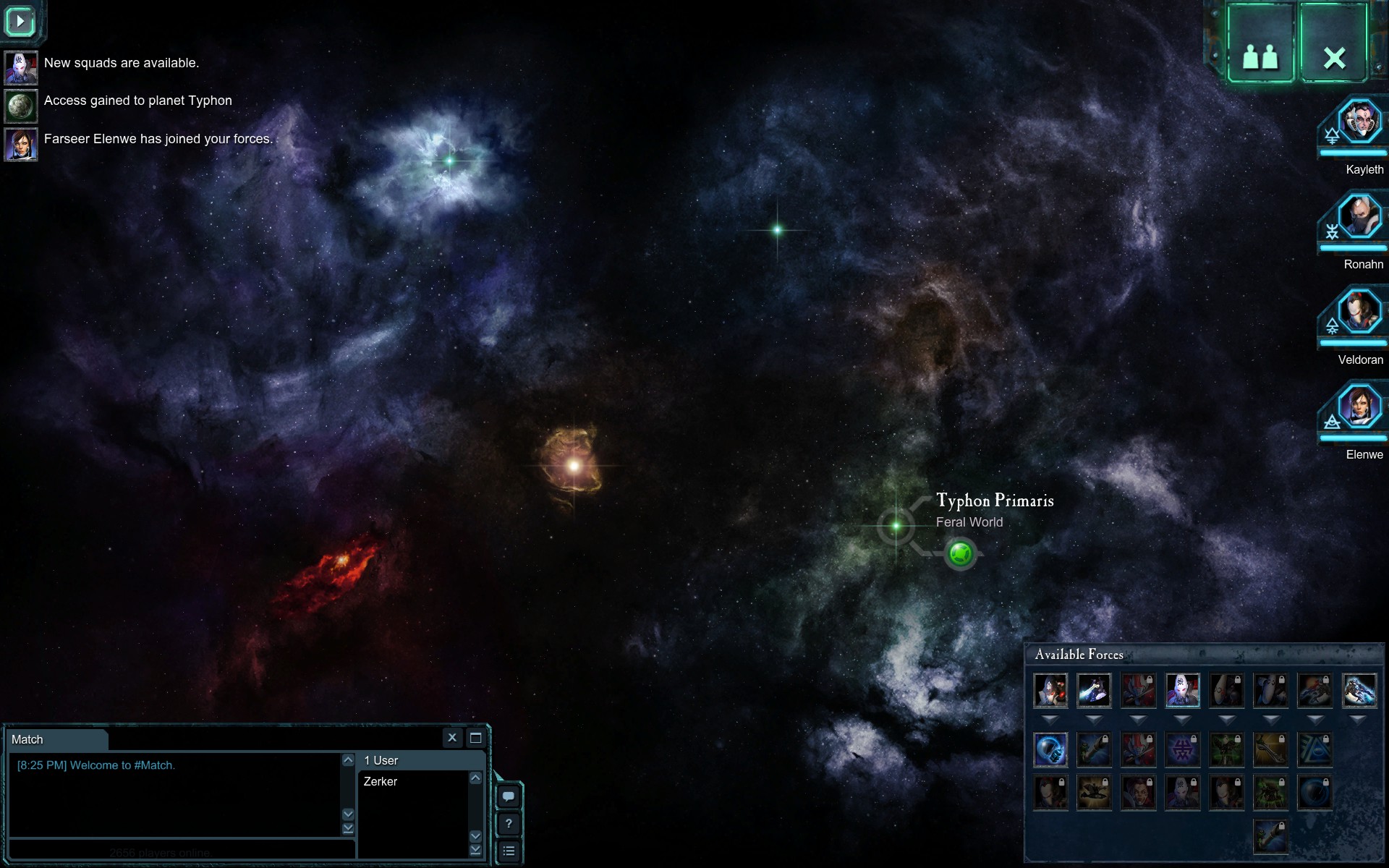Select the Typhon Primaris green mission marker
The width and height of the screenshot is (1389, 868).
pos(961,554)
